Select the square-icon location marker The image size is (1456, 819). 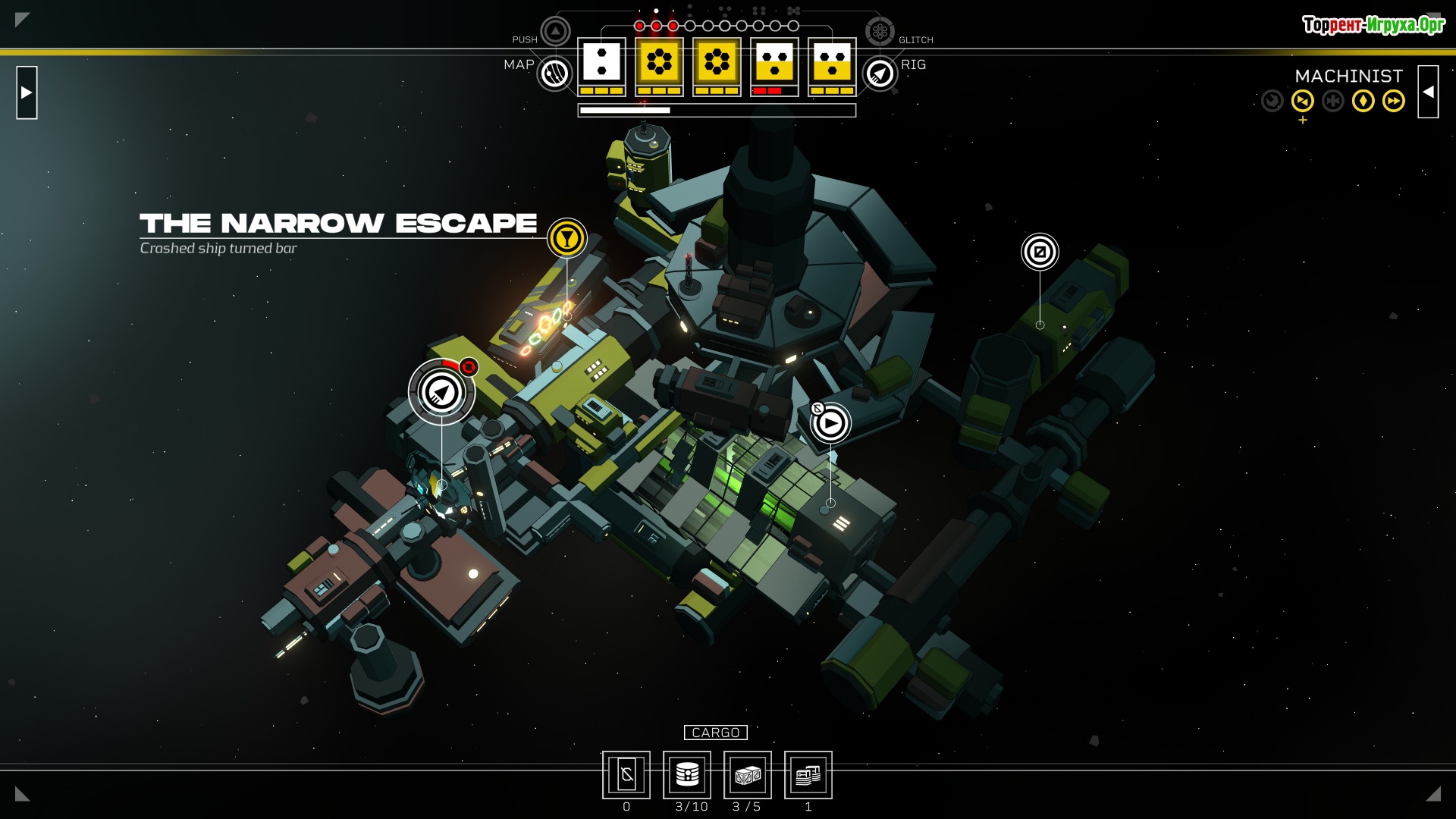pos(1040,252)
